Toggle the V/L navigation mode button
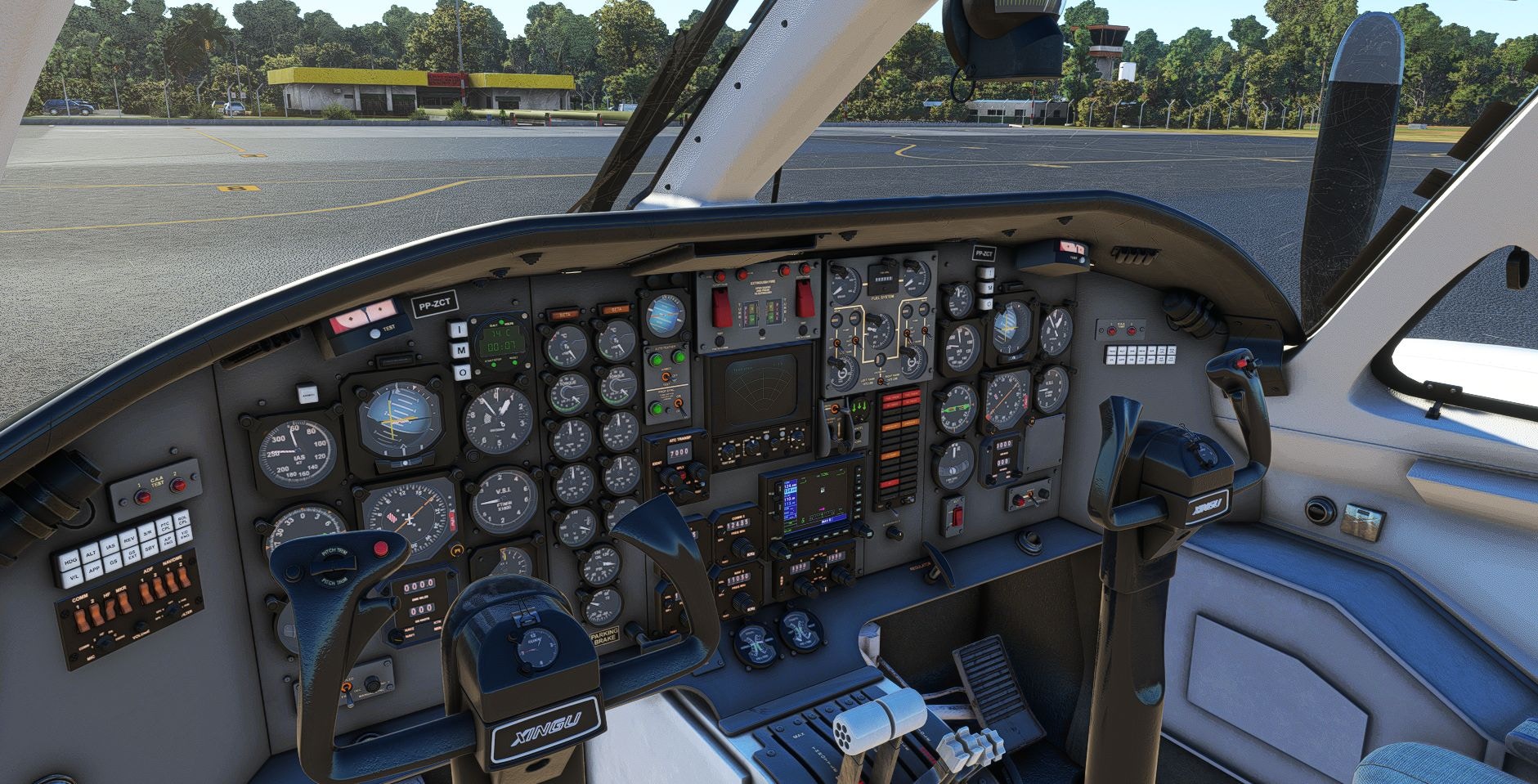Screen dimensions: 1538x784 [x=74, y=576]
